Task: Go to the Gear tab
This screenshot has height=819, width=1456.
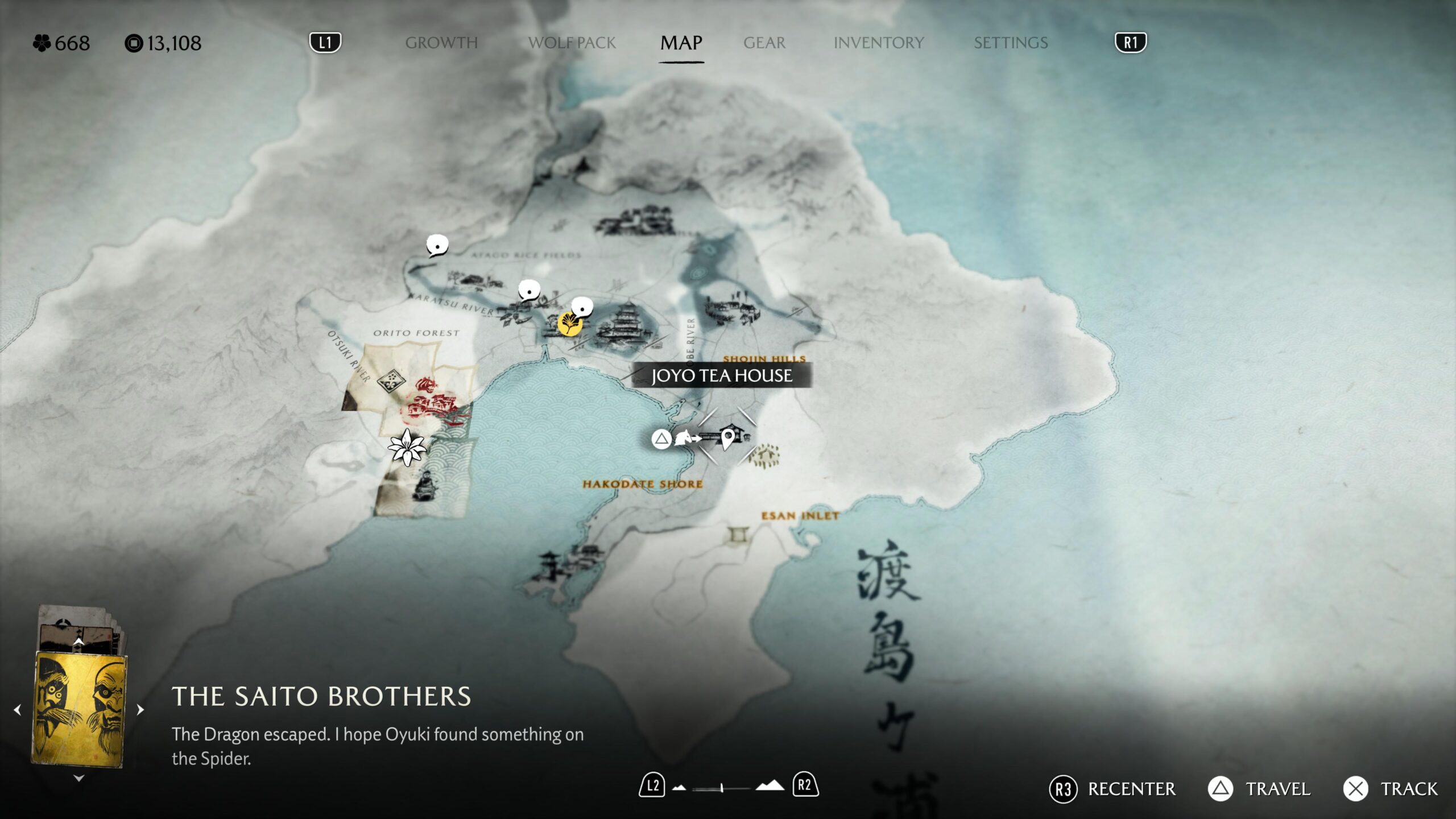Action: pos(764,43)
